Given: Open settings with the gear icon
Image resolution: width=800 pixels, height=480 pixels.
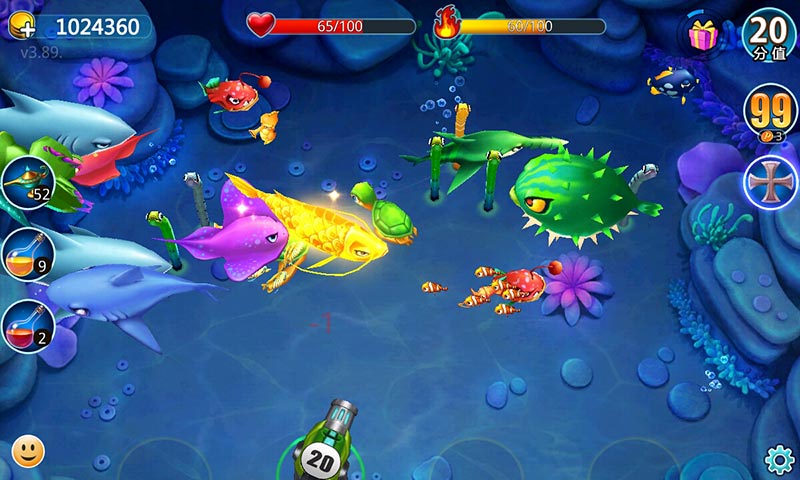Looking at the screenshot, I should (x=779, y=459).
